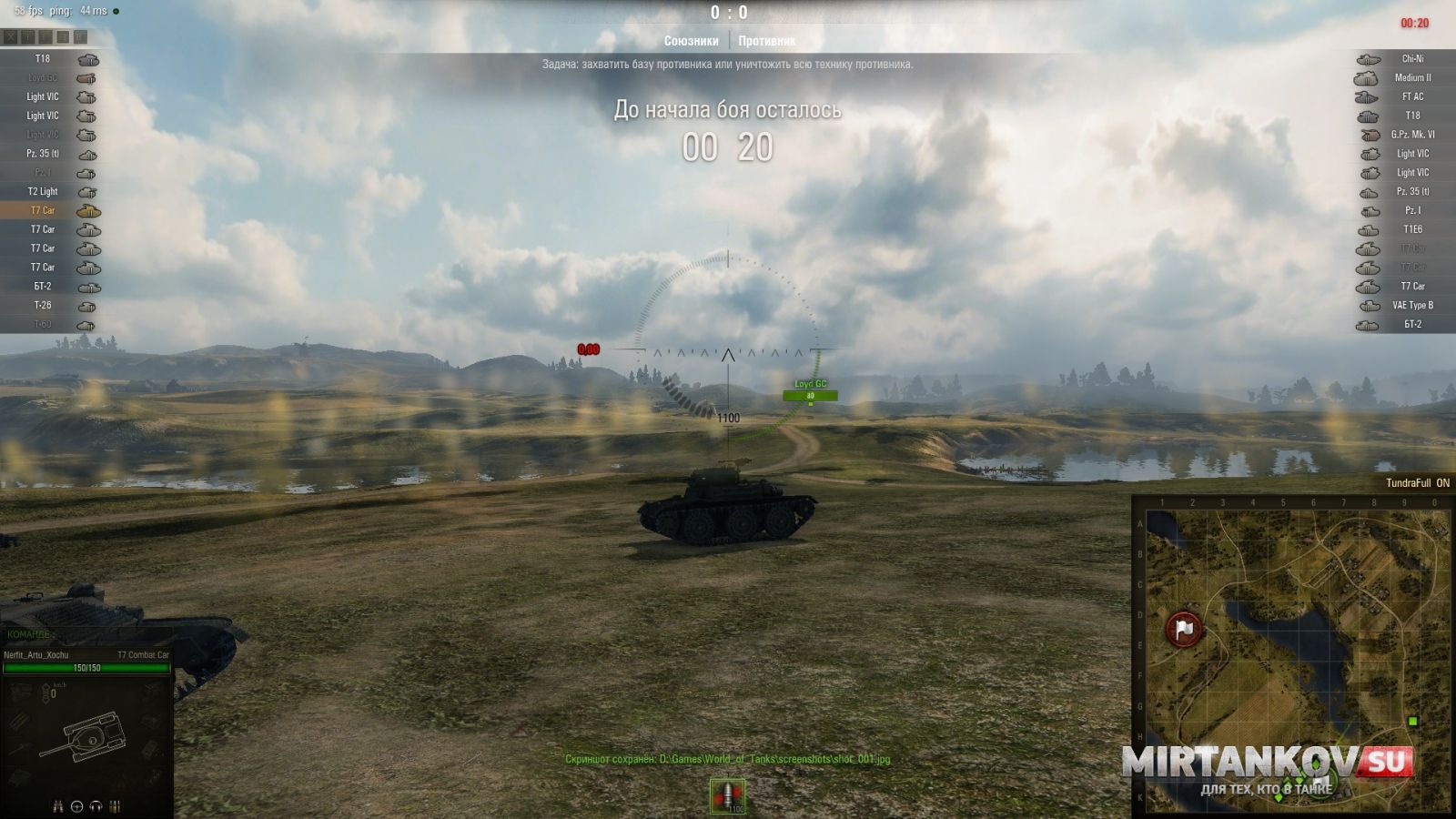Click the steering wheel driver icon

click(x=77, y=806)
